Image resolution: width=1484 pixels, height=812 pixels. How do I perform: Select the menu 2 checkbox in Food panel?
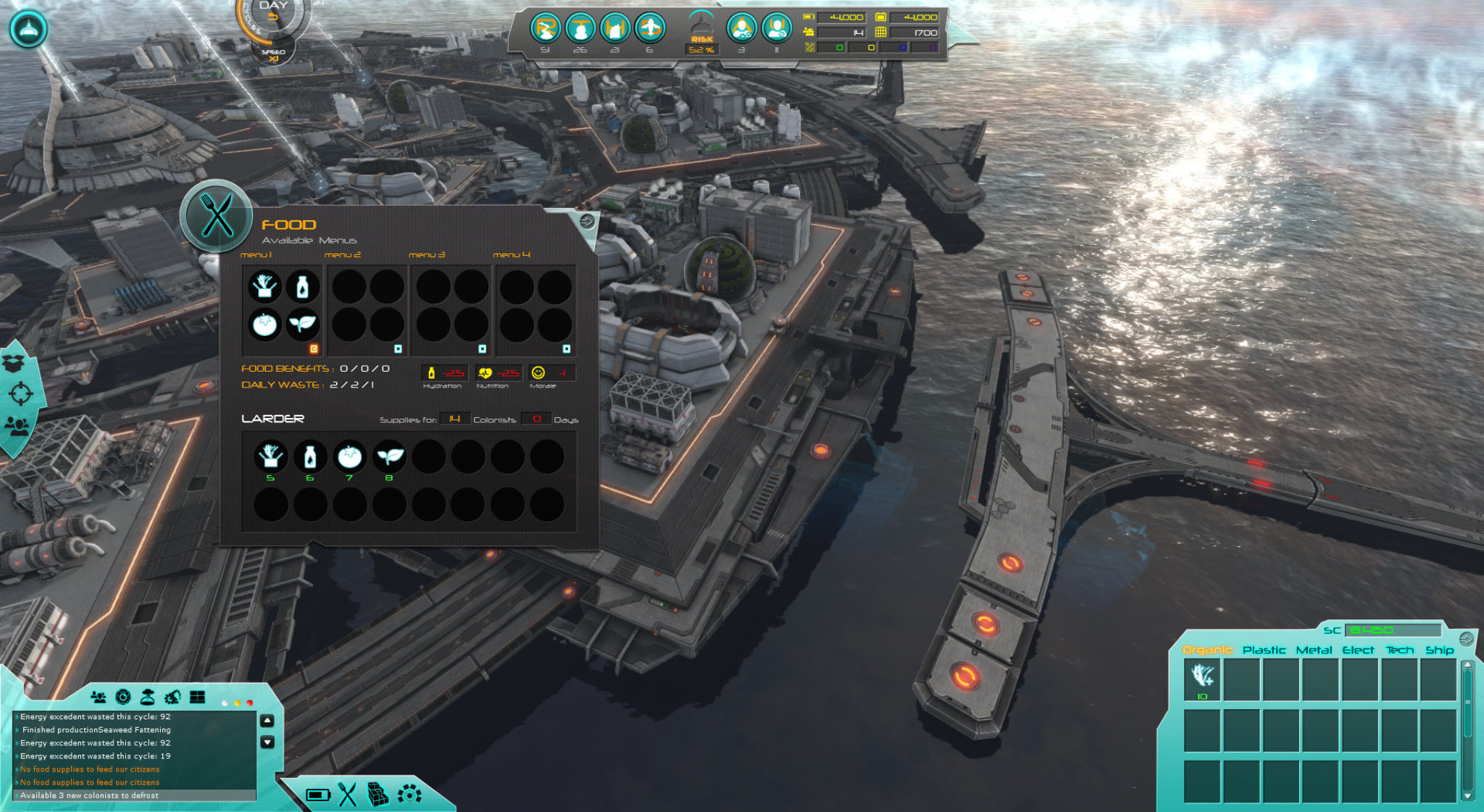click(398, 349)
